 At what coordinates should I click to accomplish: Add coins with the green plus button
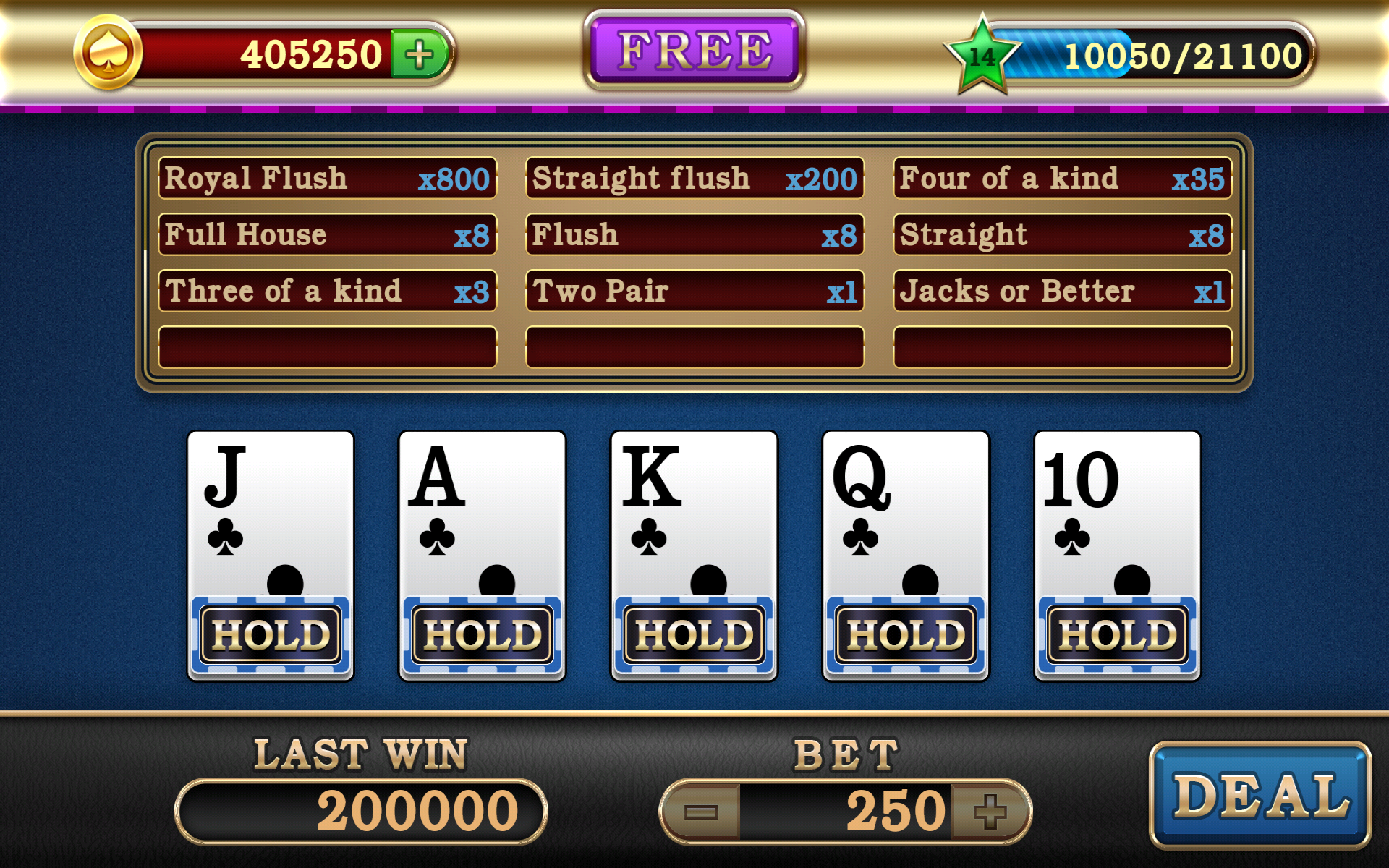419,54
